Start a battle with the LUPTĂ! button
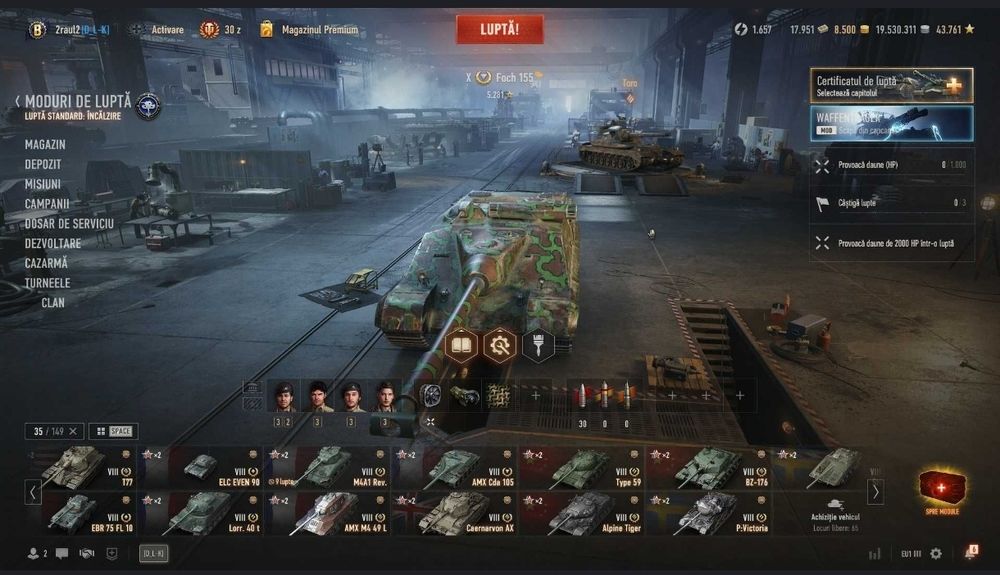The height and width of the screenshot is (575, 1000). point(500,29)
